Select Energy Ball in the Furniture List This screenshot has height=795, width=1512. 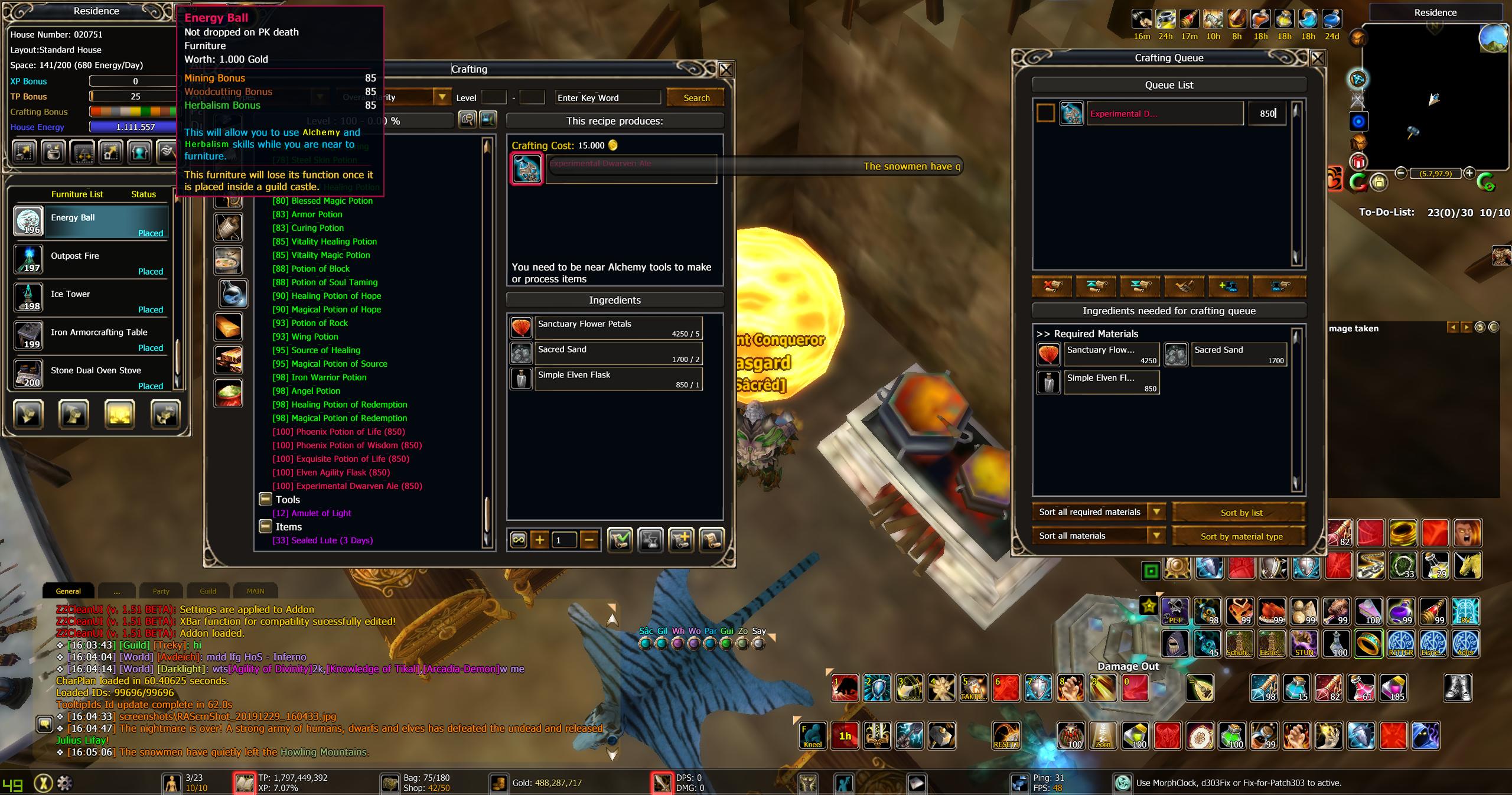[92, 221]
